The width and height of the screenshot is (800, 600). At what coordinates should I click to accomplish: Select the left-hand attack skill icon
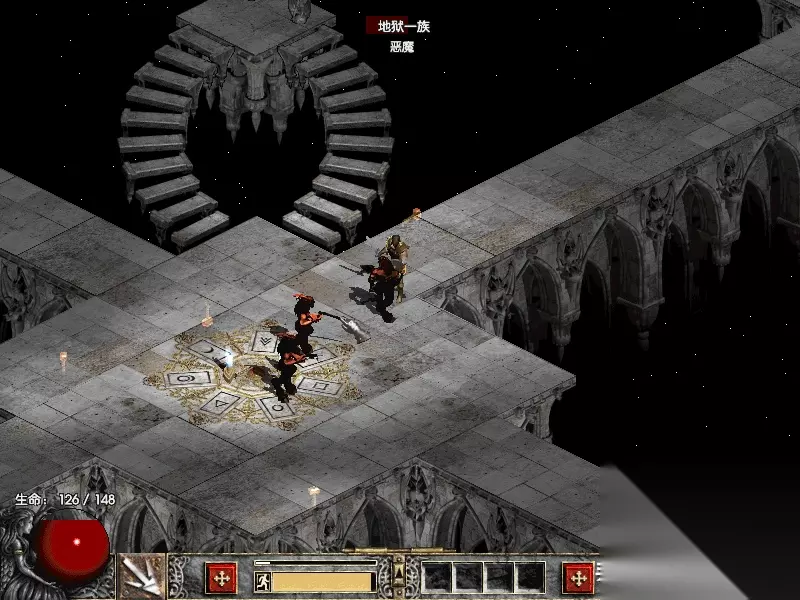pos(142,577)
